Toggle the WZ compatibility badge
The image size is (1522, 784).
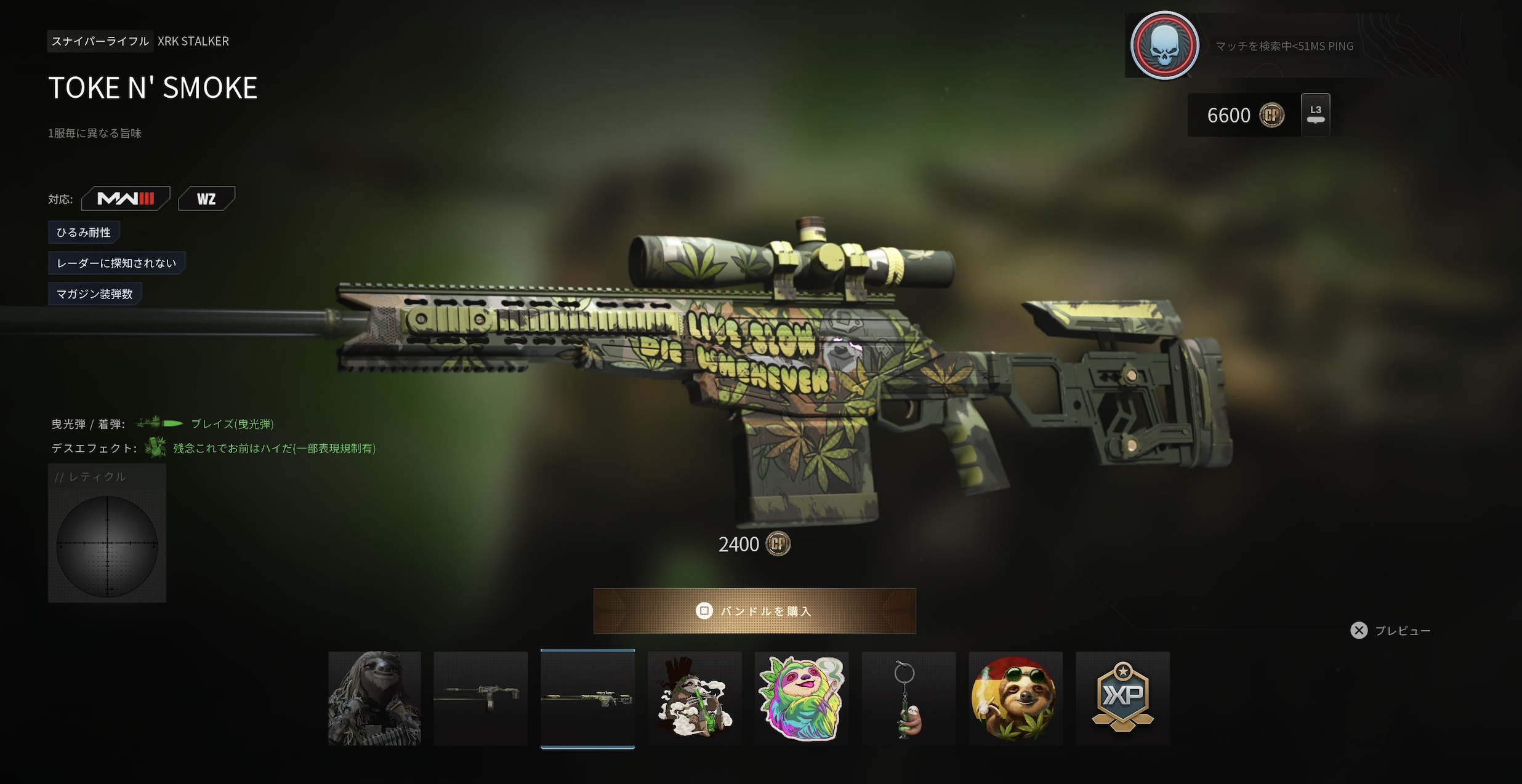coord(207,198)
